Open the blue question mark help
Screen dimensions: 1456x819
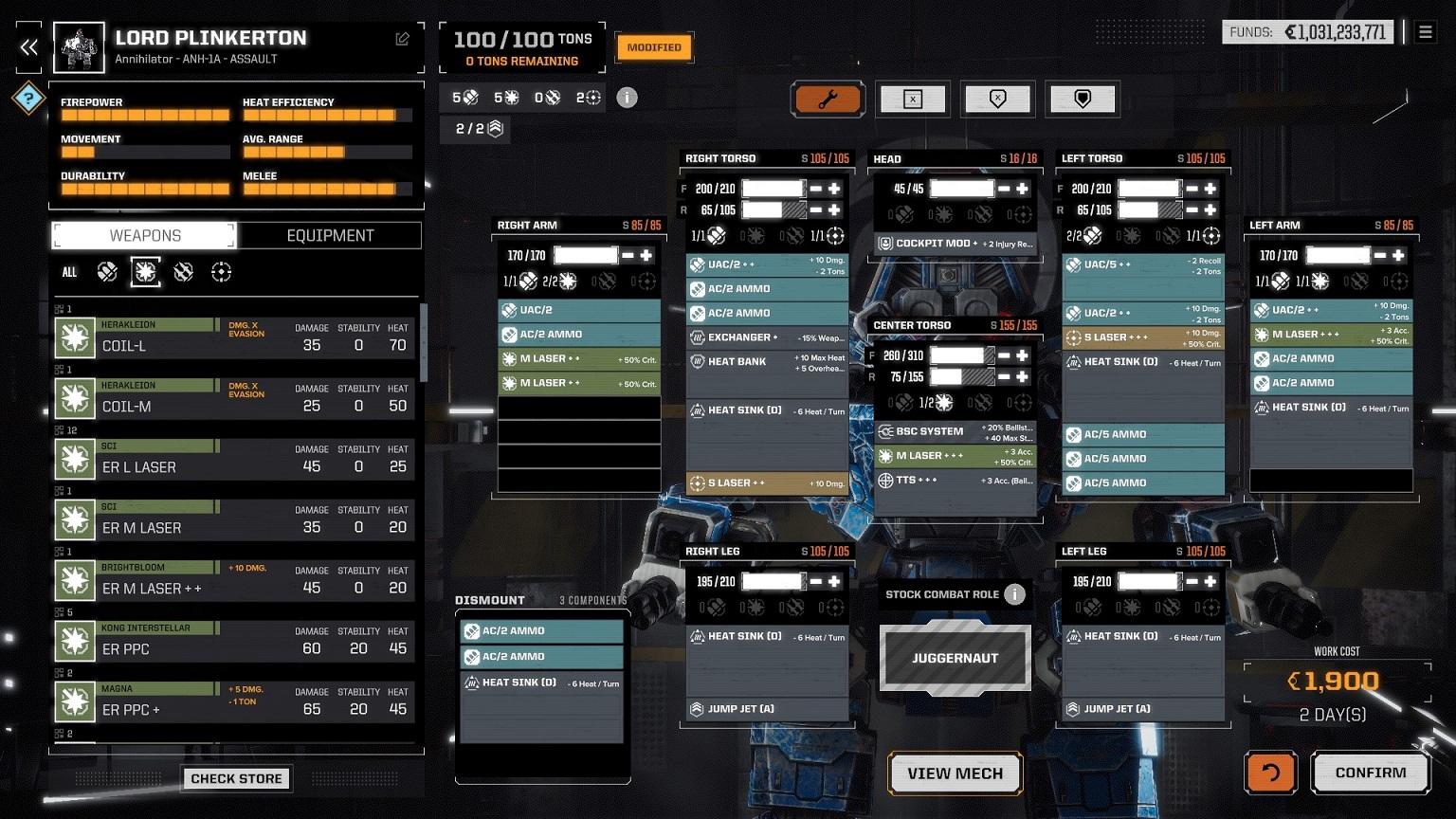28,98
